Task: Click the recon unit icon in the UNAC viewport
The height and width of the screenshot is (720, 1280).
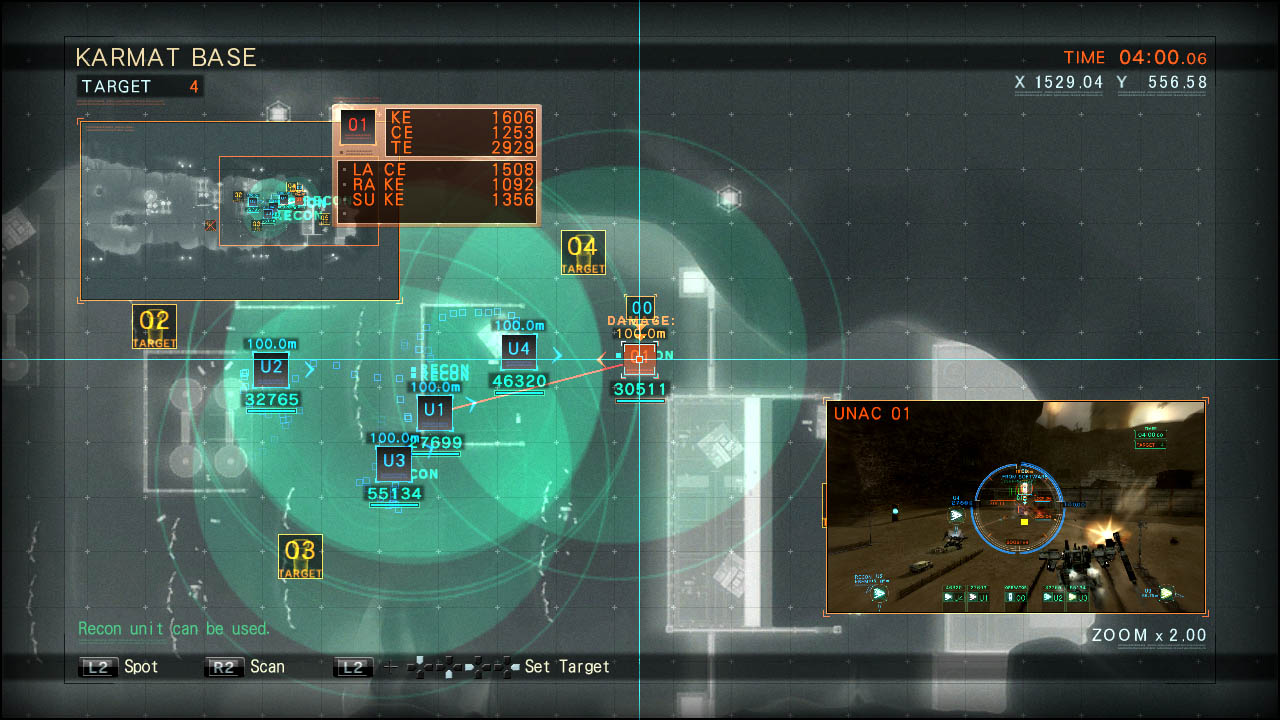Action: (880, 592)
